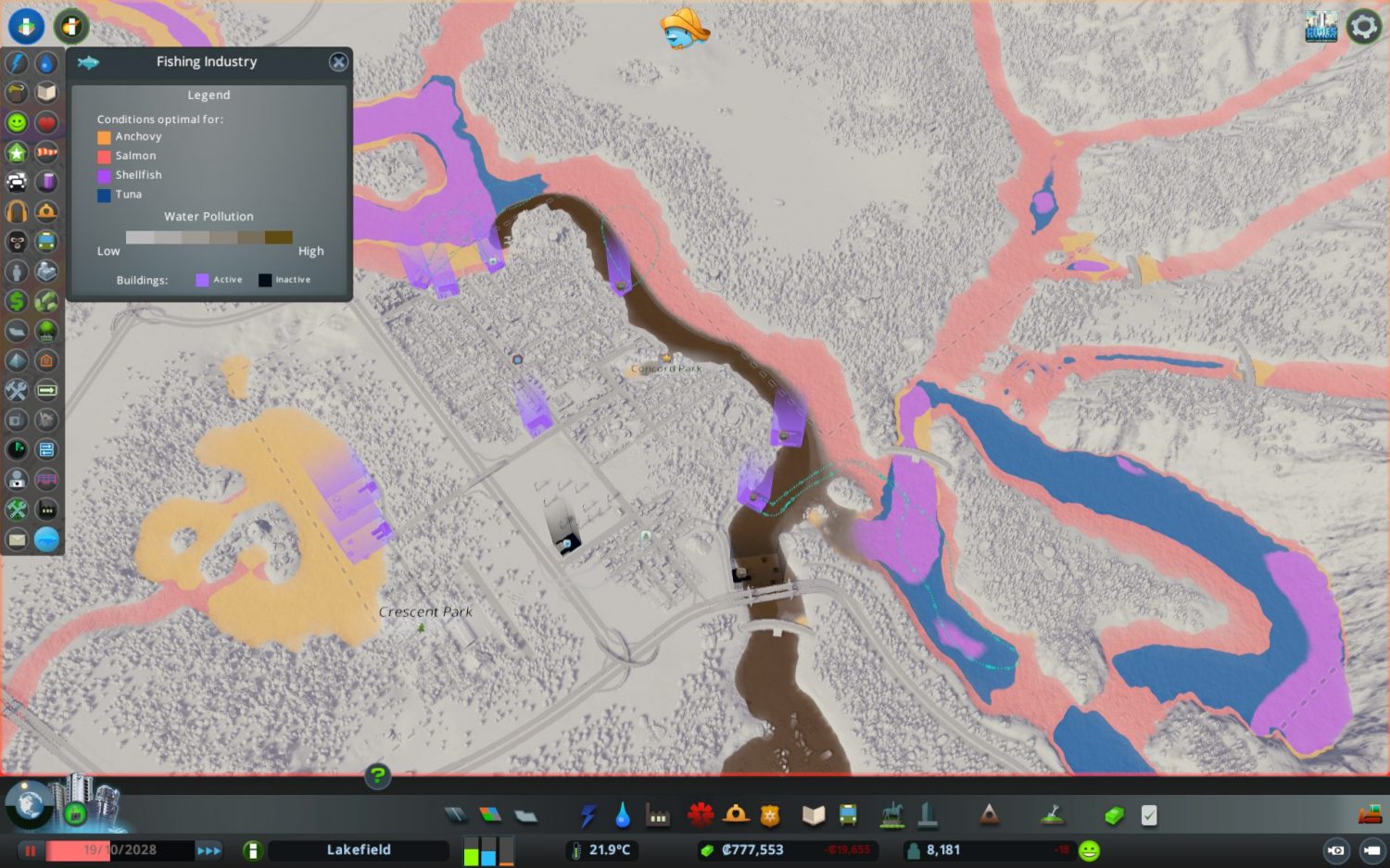Open the Zoning tool menu
1390x868 pixels.
pos(490,815)
